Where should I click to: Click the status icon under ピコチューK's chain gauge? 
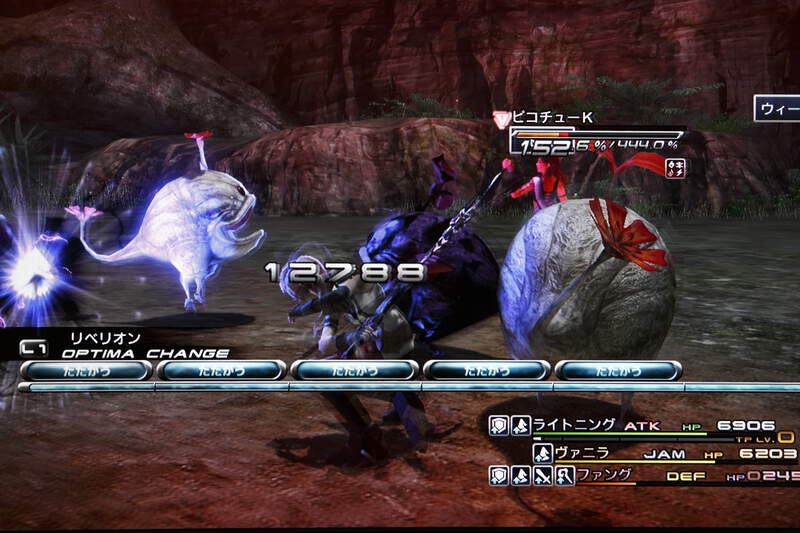tap(676, 166)
